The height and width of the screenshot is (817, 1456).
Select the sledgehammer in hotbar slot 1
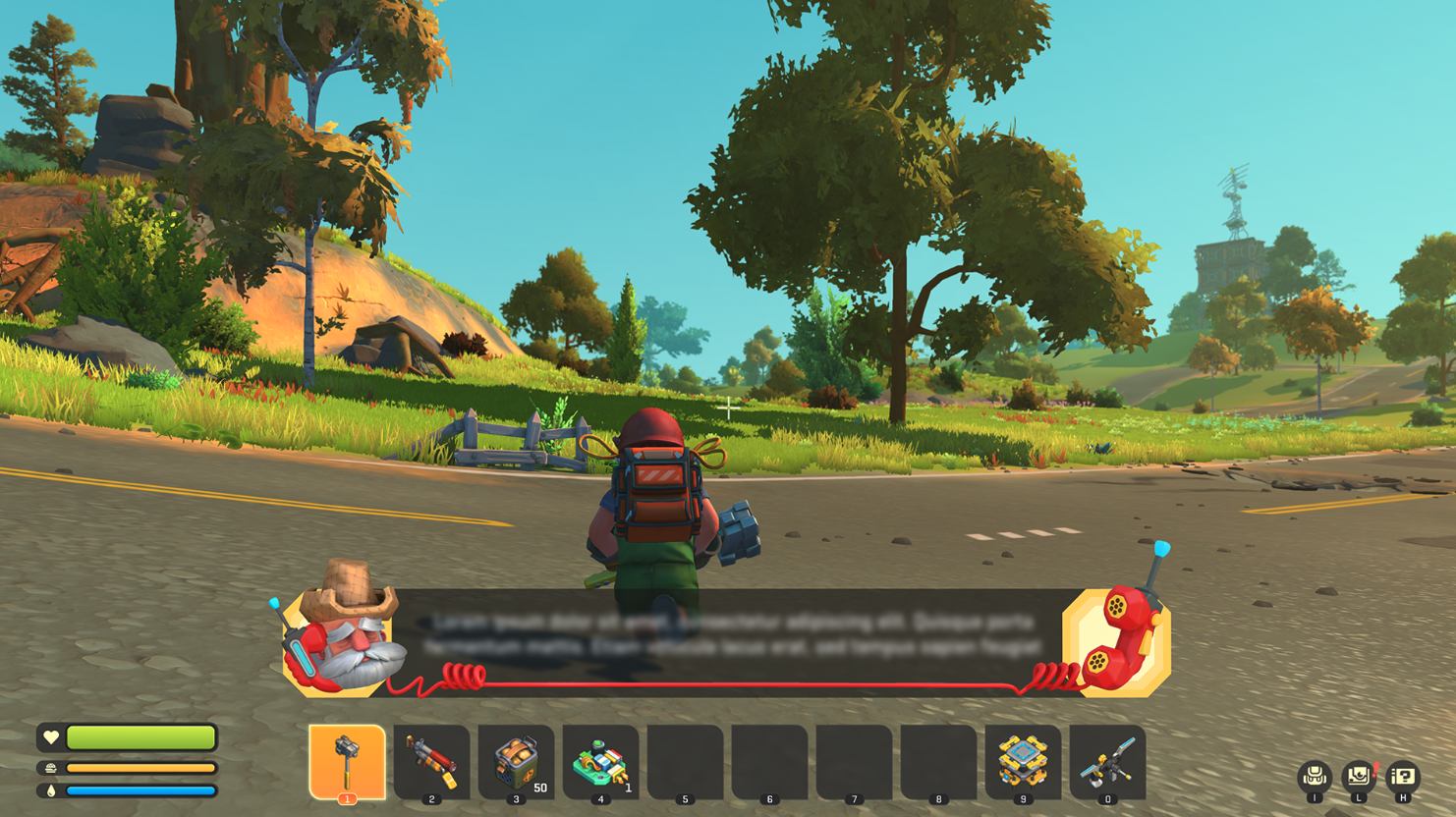pyautogui.click(x=347, y=762)
